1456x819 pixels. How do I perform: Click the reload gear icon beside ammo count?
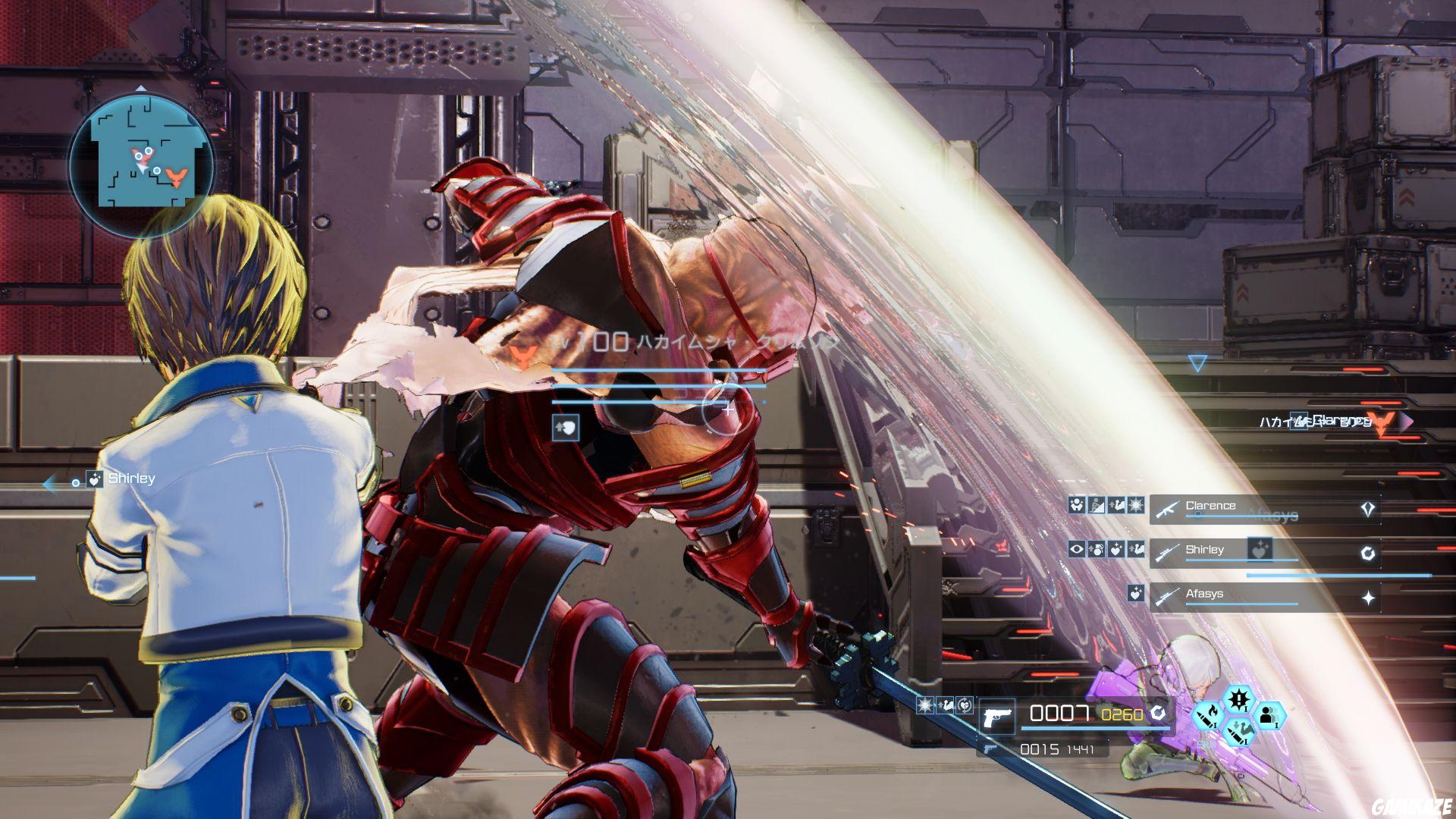click(x=1159, y=714)
